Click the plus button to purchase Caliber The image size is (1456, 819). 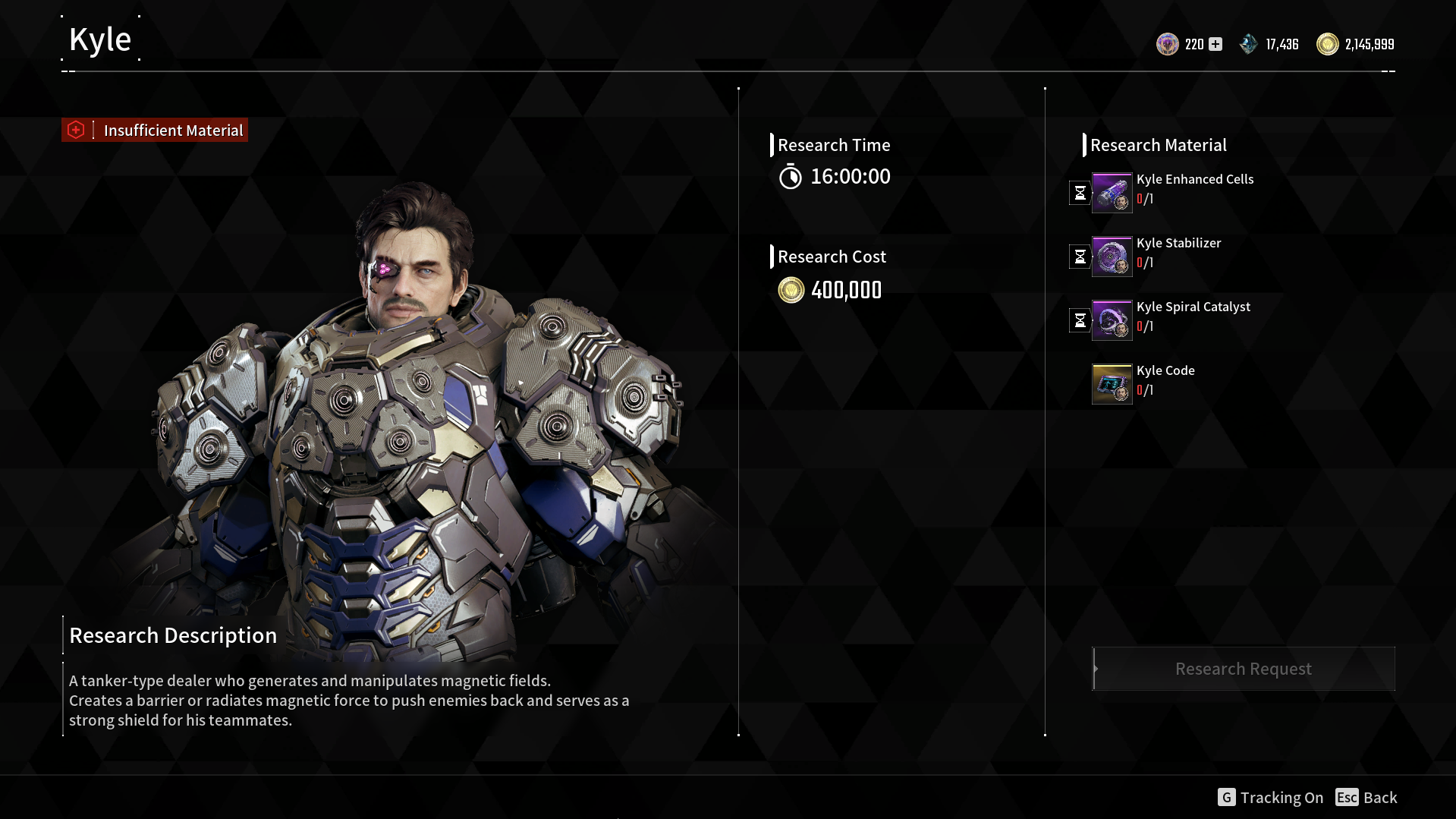coord(1215,44)
